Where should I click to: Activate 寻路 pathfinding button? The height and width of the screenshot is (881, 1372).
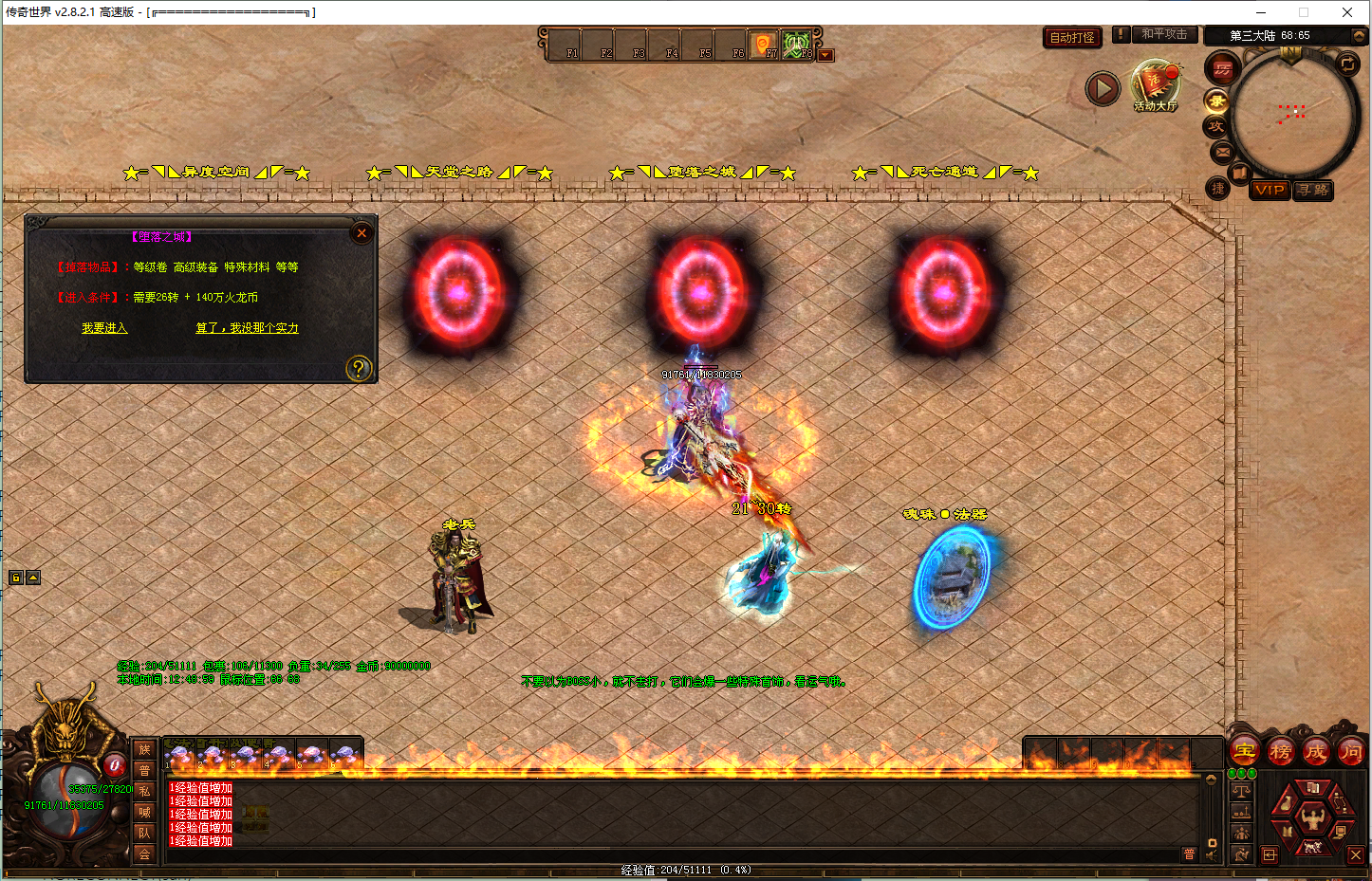[1313, 190]
